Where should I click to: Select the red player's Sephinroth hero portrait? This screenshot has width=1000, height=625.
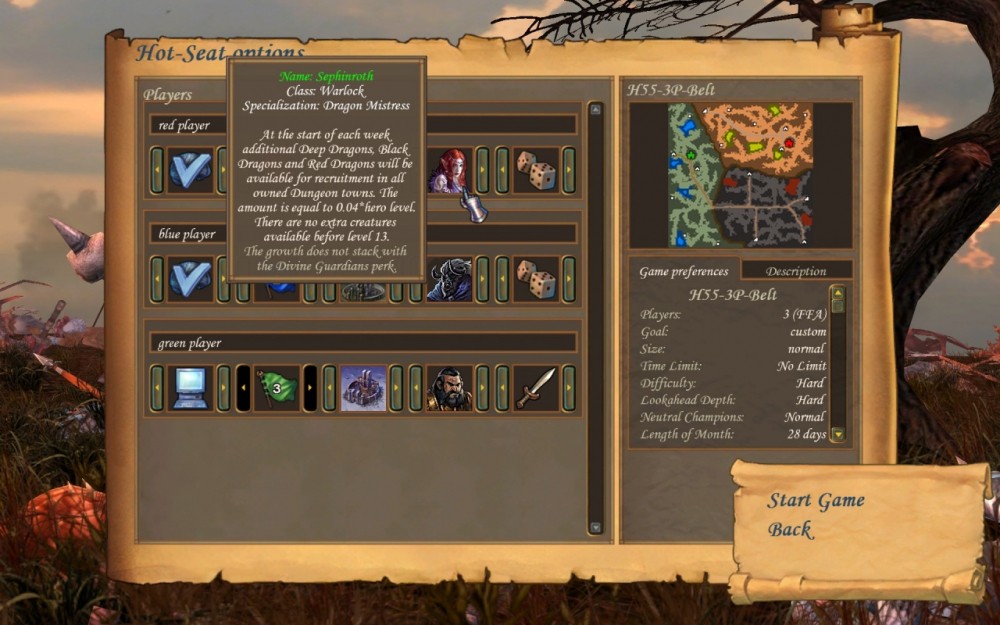[449, 170]
